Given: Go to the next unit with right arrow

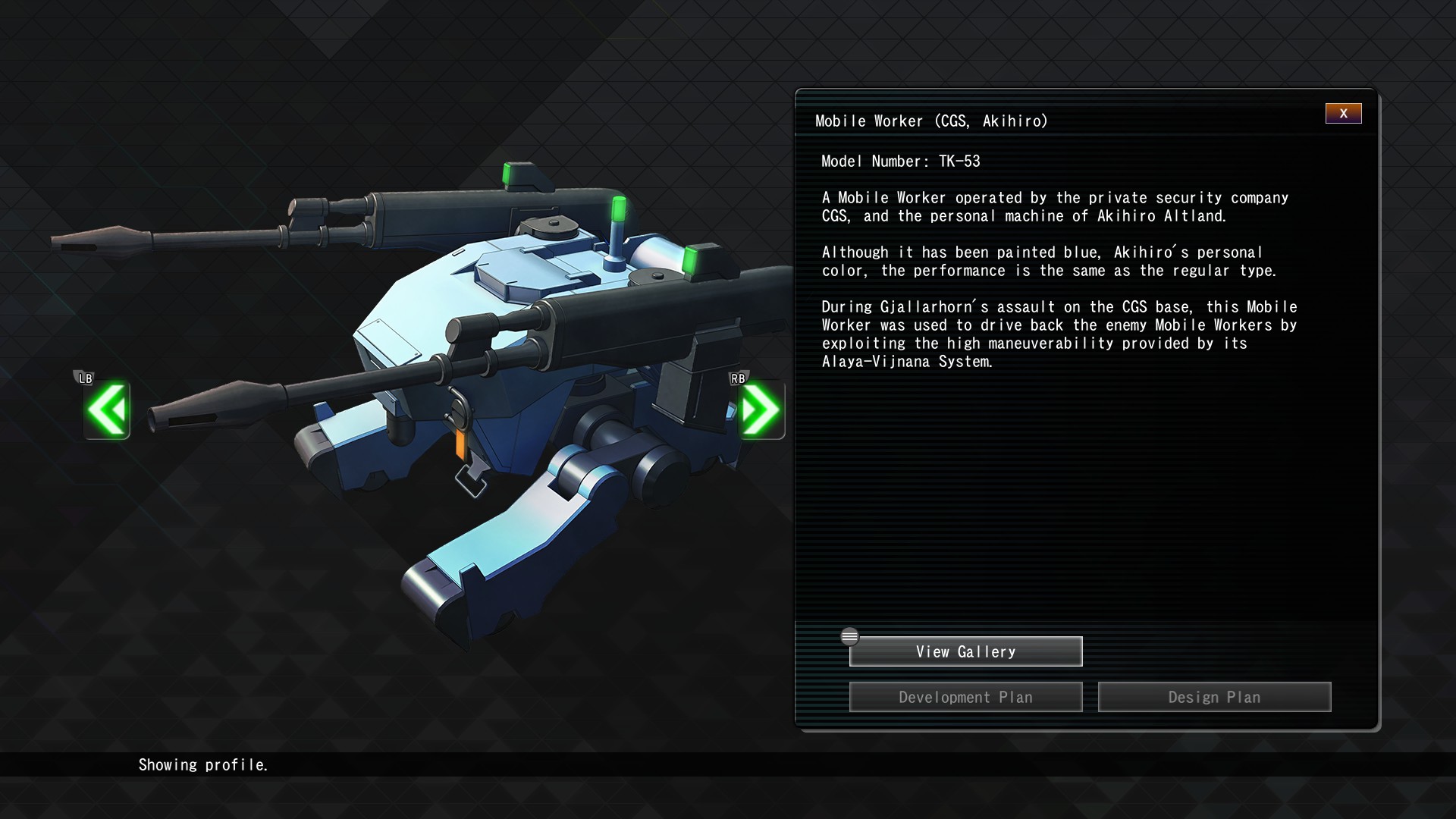Looking at the screenshot, I should 761,410.
